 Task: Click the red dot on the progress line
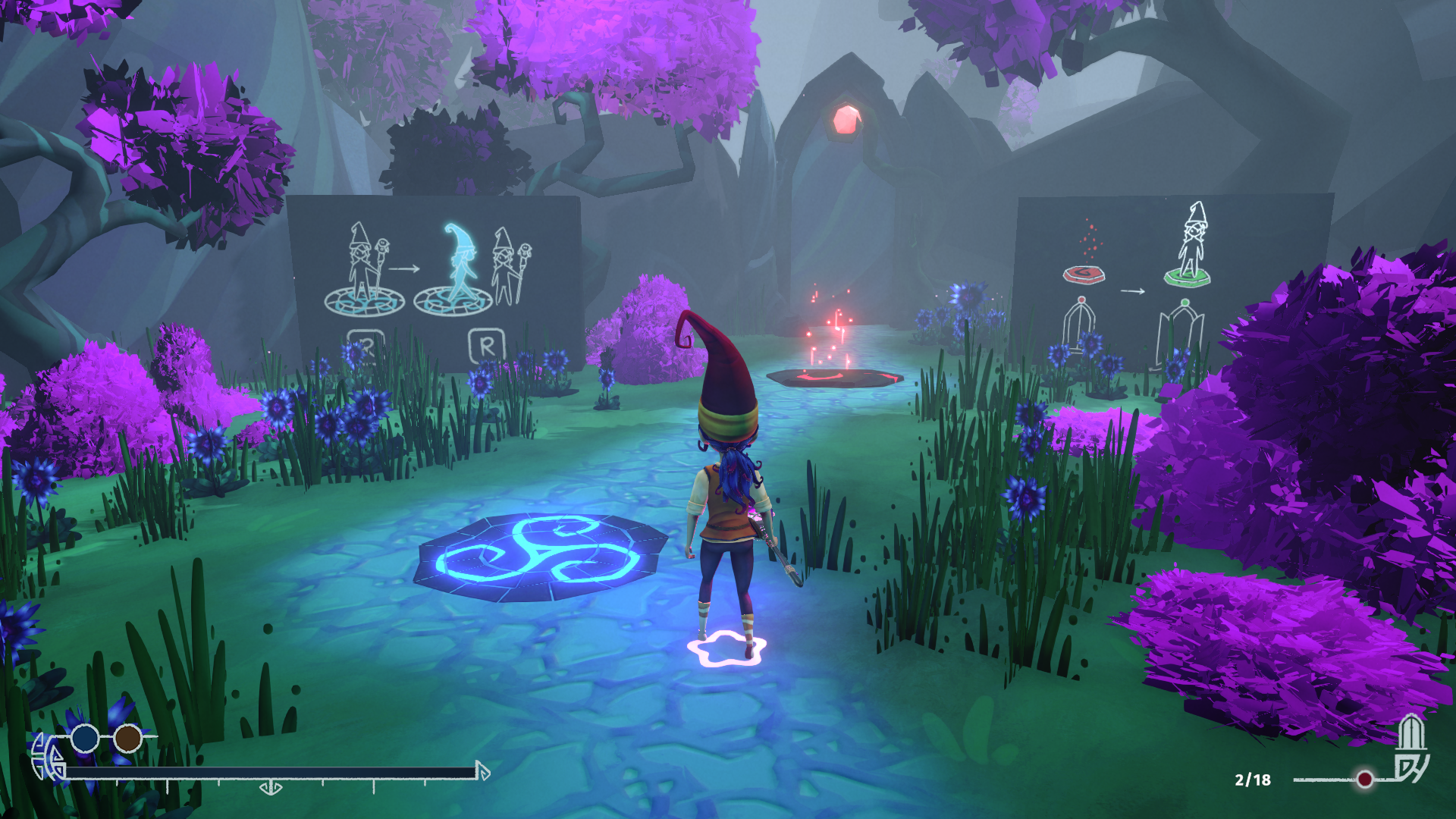[1365, 779]
